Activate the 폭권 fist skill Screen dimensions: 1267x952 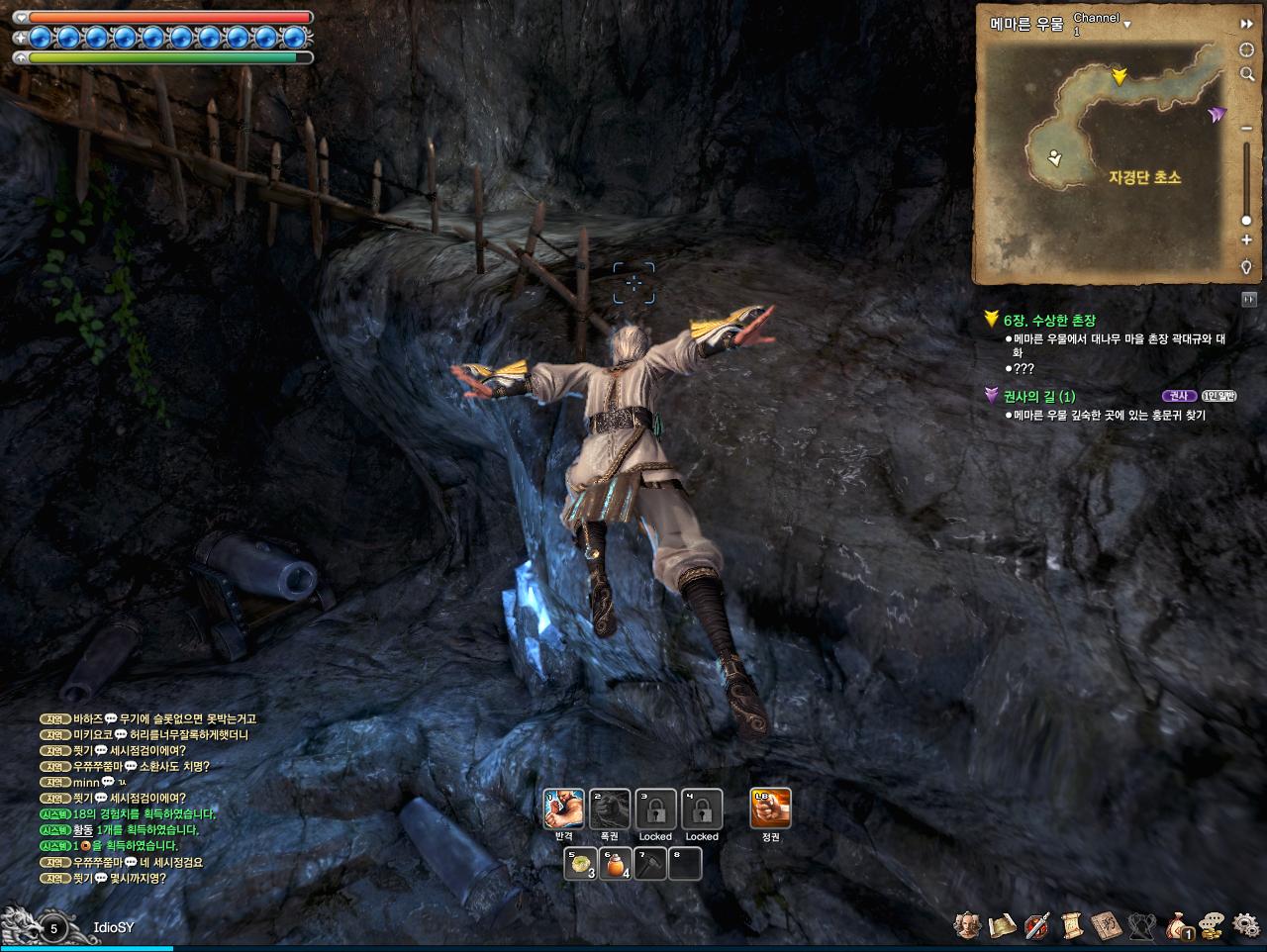click(x=610, y=809)
